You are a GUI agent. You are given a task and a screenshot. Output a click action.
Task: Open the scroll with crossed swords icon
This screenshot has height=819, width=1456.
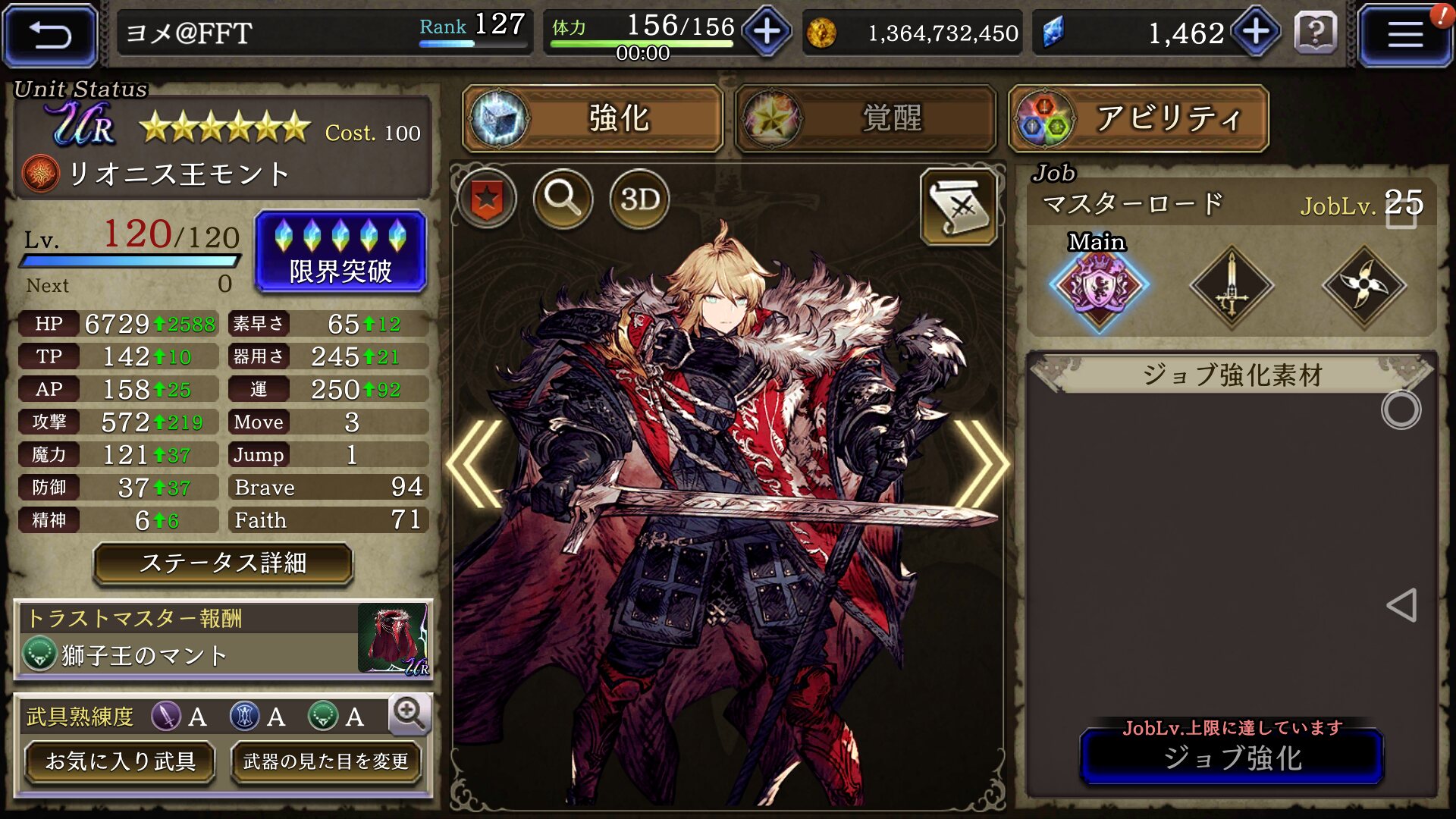pyautogui.click(x=959, y=206)
